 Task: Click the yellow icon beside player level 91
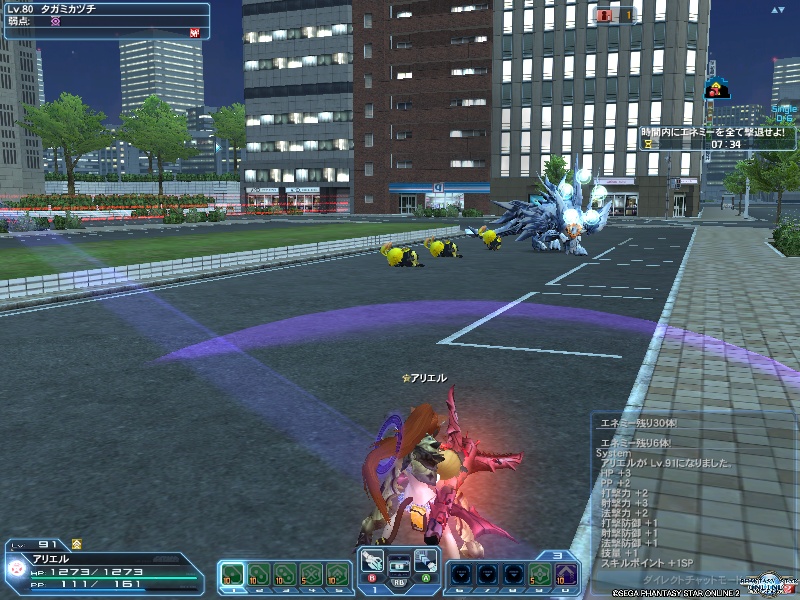77,544
